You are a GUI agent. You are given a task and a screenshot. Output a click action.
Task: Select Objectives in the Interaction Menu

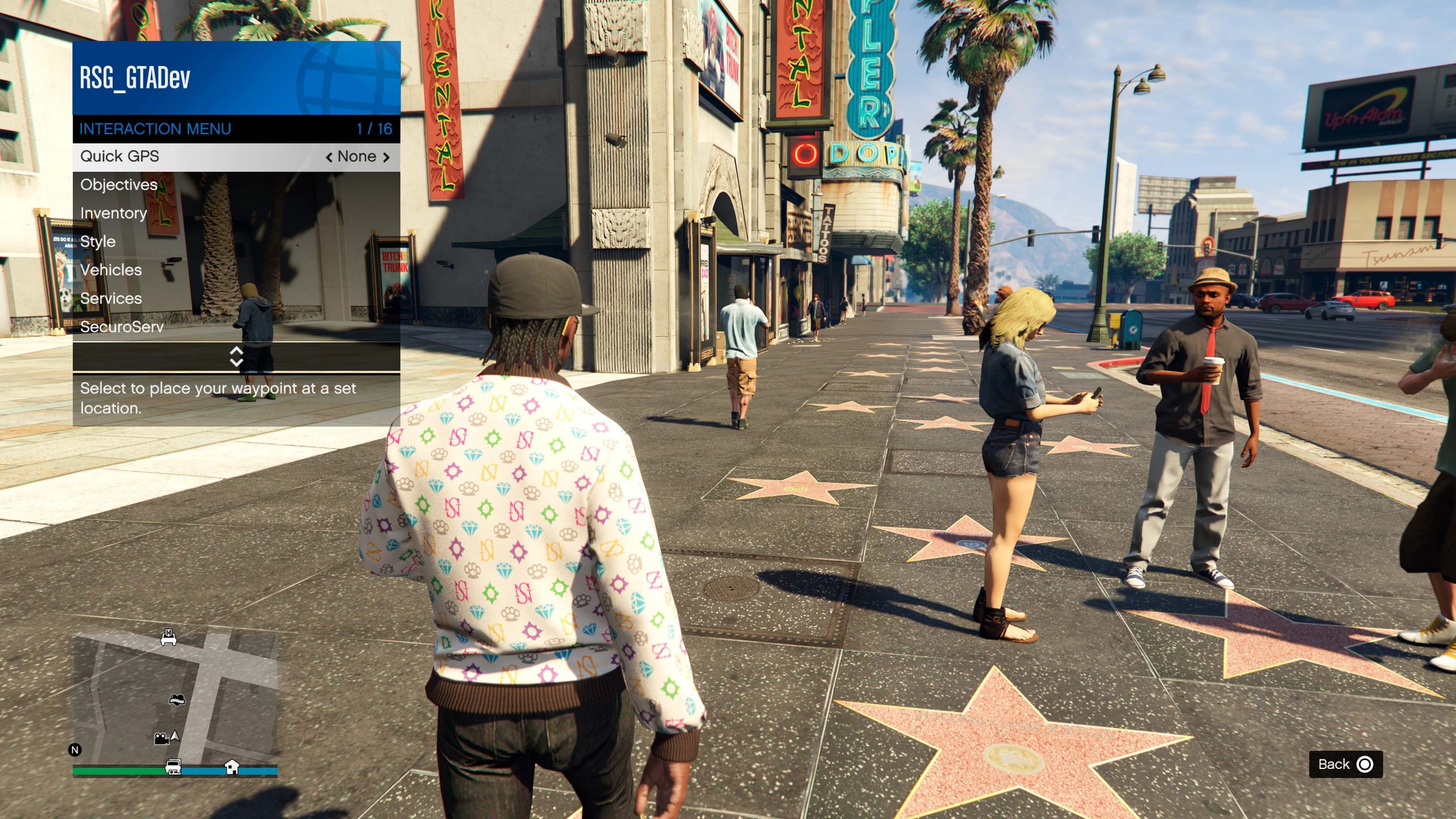click(119, 184)
